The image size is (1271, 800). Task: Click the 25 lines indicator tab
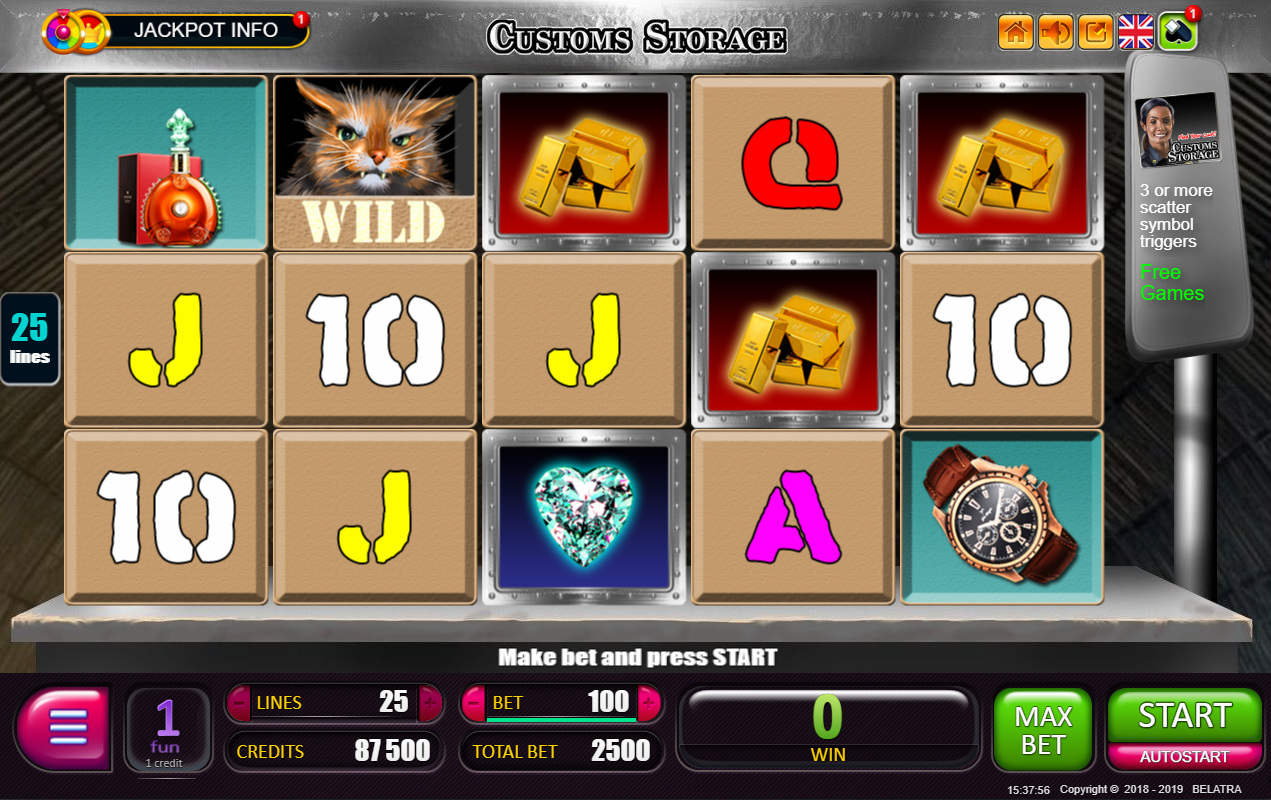30,338
